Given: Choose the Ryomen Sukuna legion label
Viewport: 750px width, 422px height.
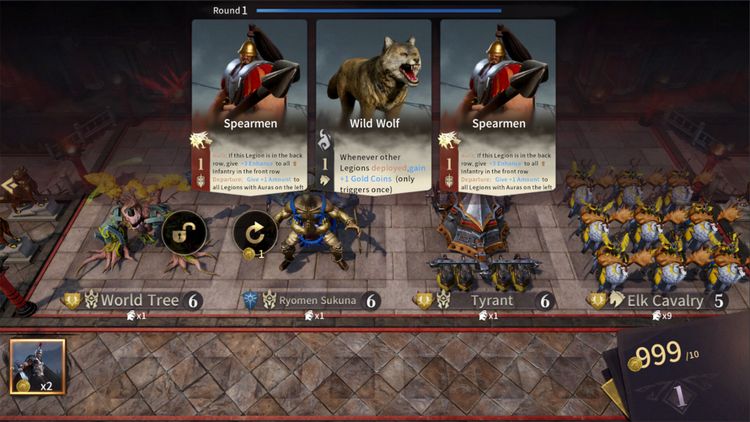Looking at the screenshot, I should (x=312, y=300).
